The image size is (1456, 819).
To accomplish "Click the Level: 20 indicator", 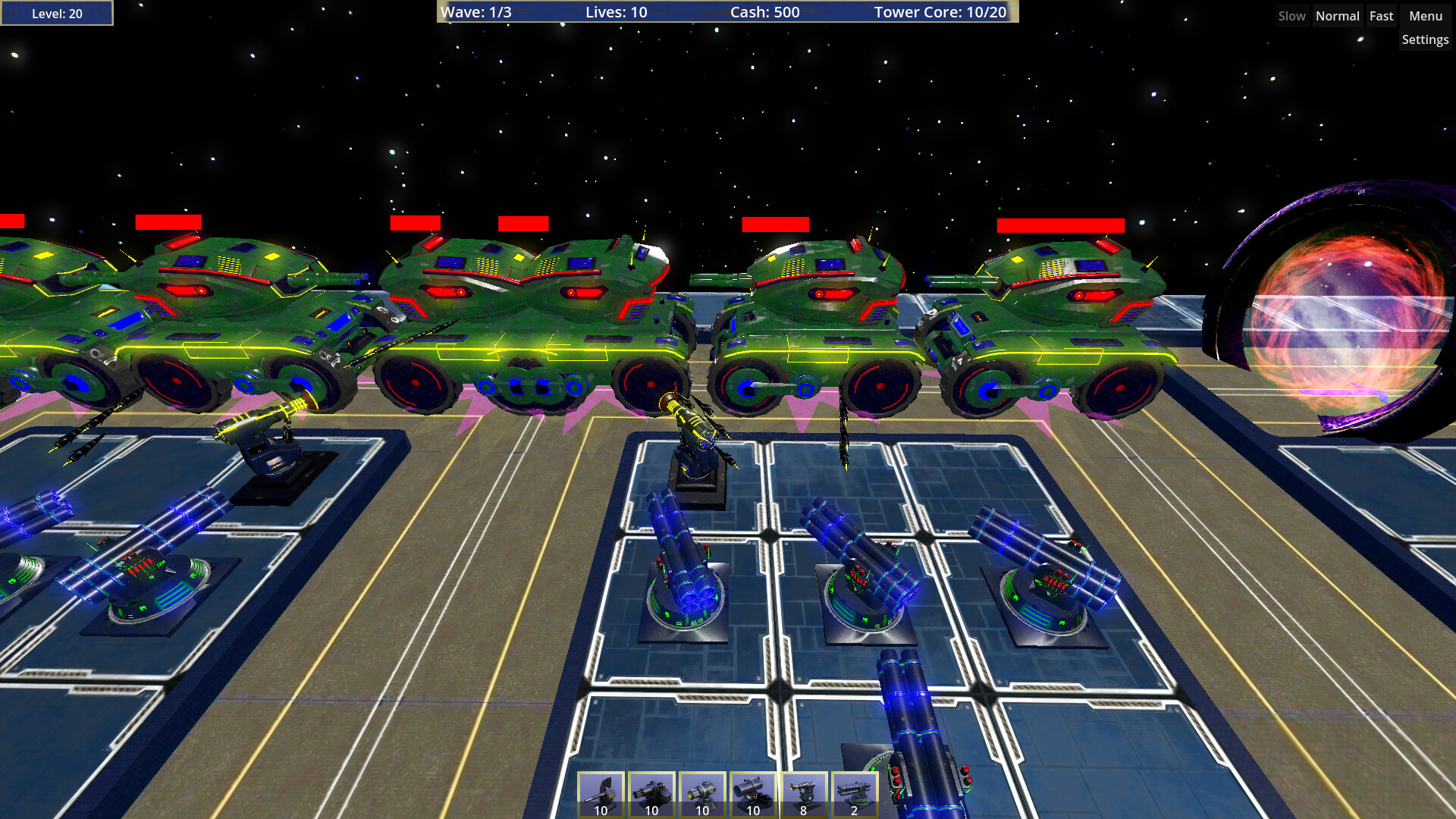I will point(56,13).
